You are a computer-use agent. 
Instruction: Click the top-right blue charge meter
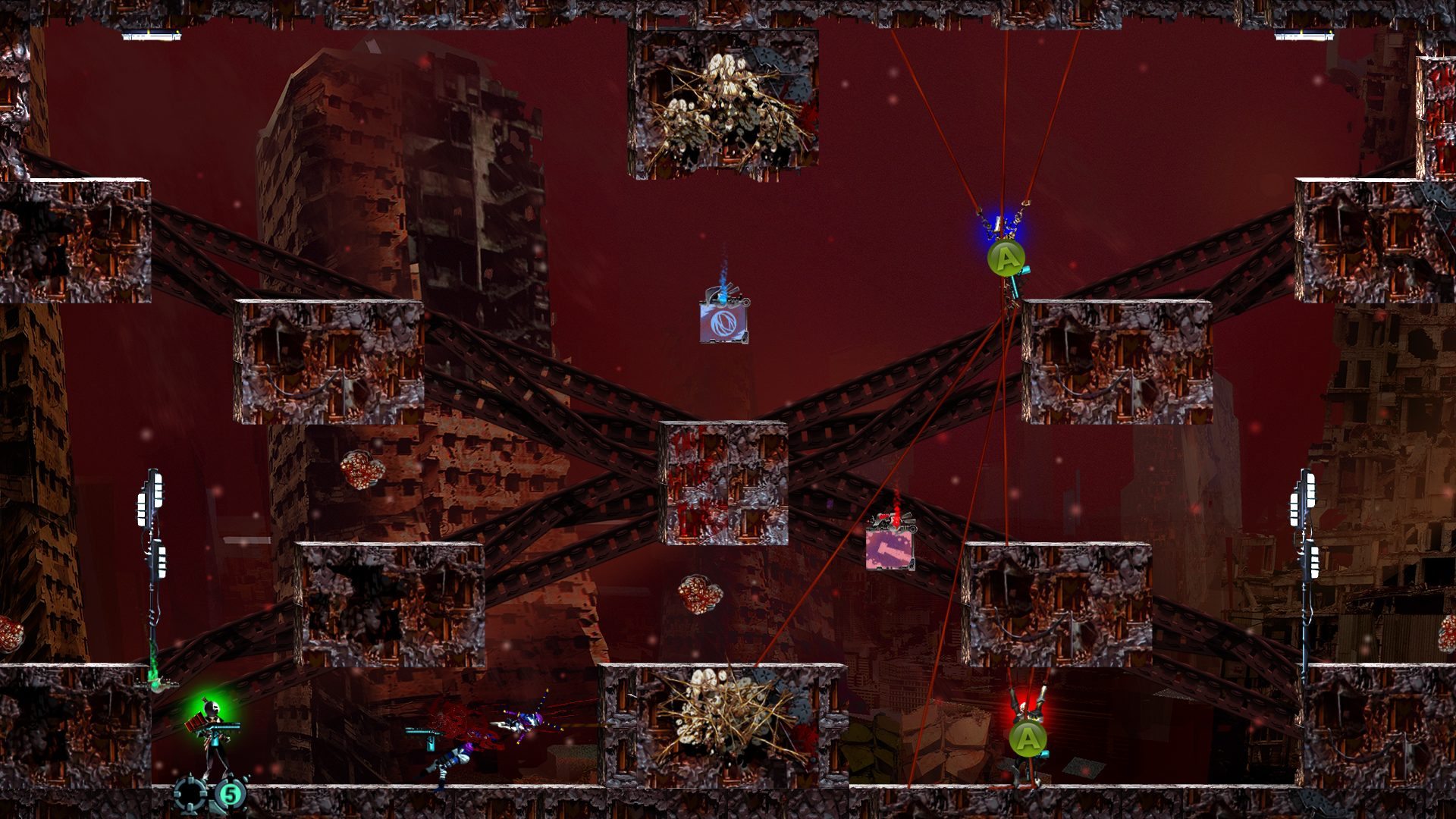click(x=1306, y=33)
